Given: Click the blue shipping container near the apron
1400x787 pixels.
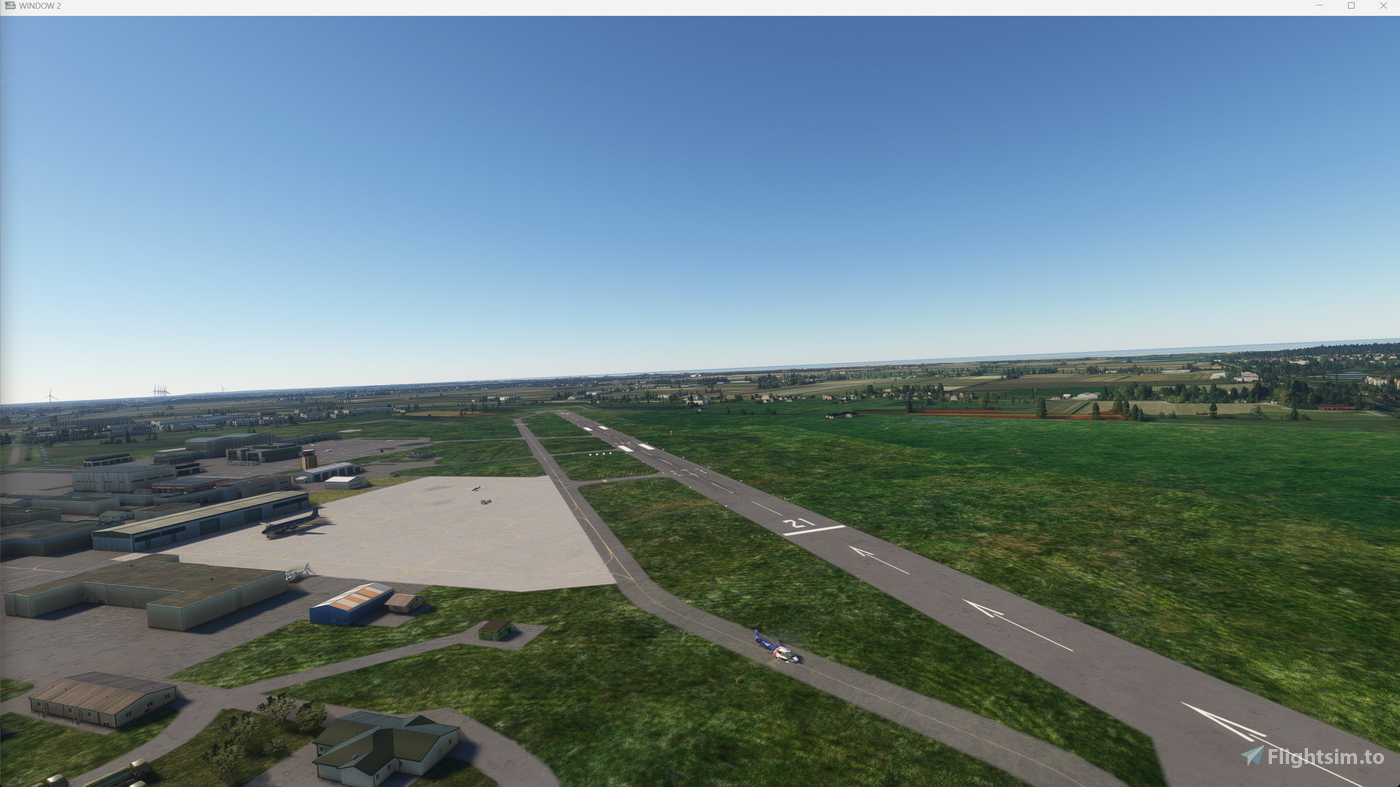Looking at the screenshot, I should (351, 600).
